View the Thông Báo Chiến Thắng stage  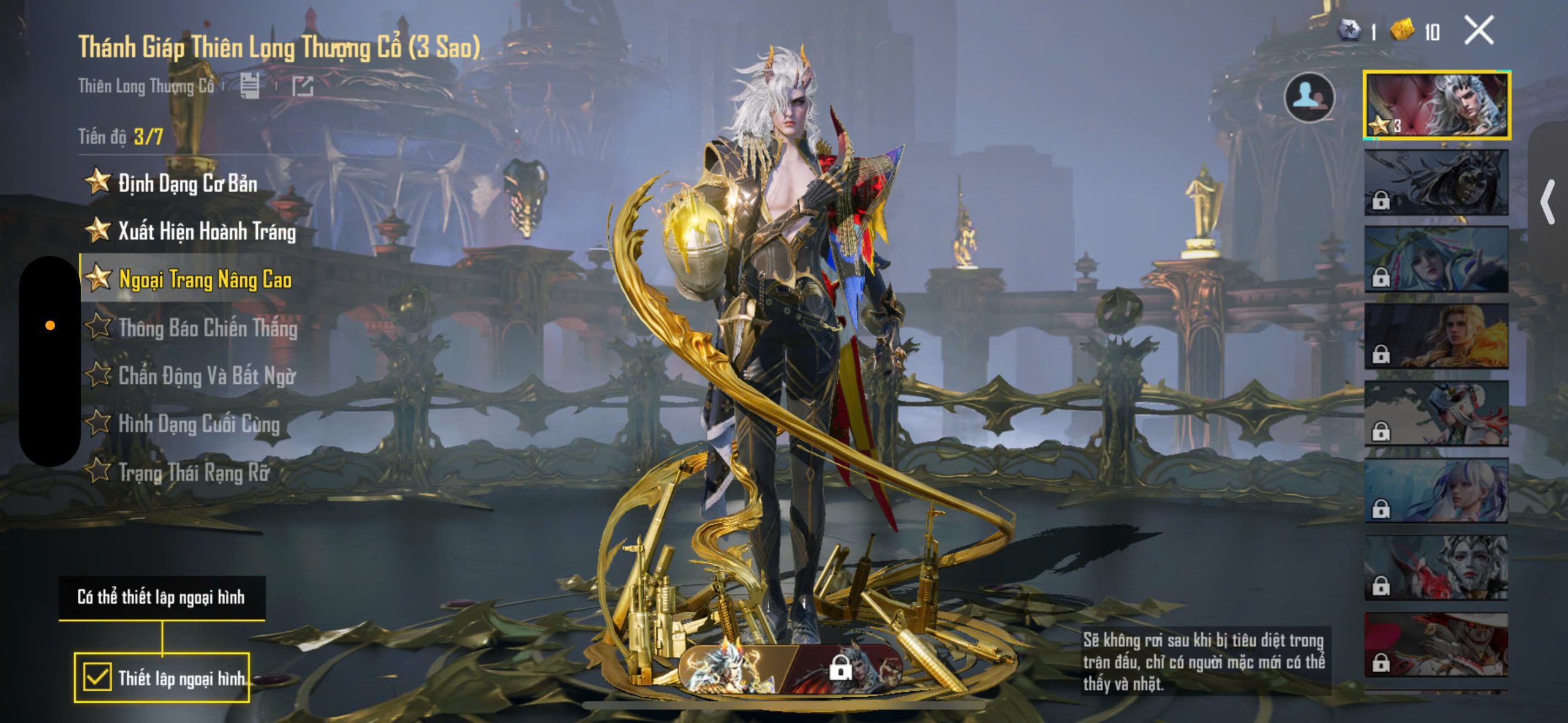click(x=207, y=328)
